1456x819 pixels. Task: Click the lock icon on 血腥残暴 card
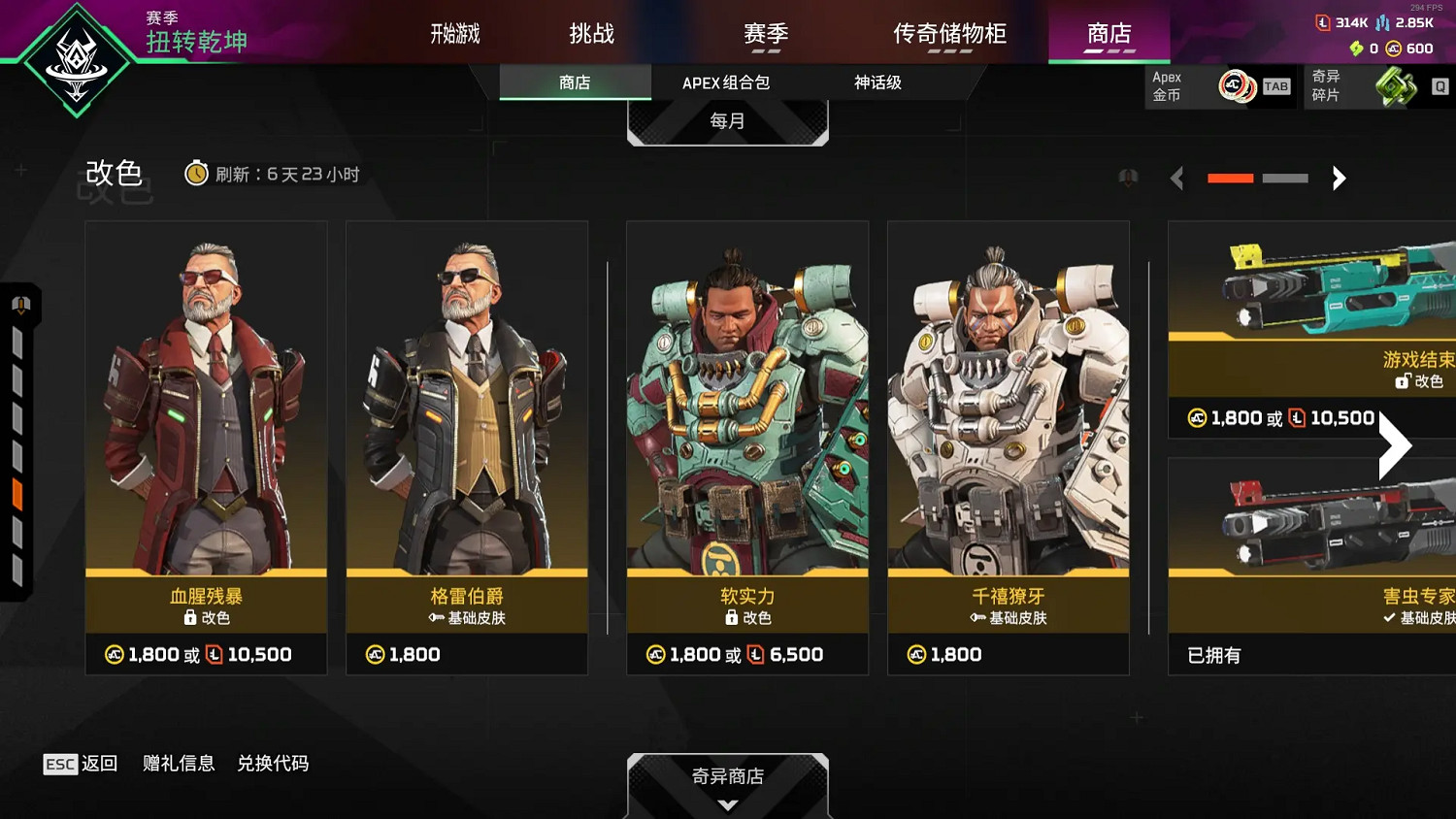(x=187, y=617)
